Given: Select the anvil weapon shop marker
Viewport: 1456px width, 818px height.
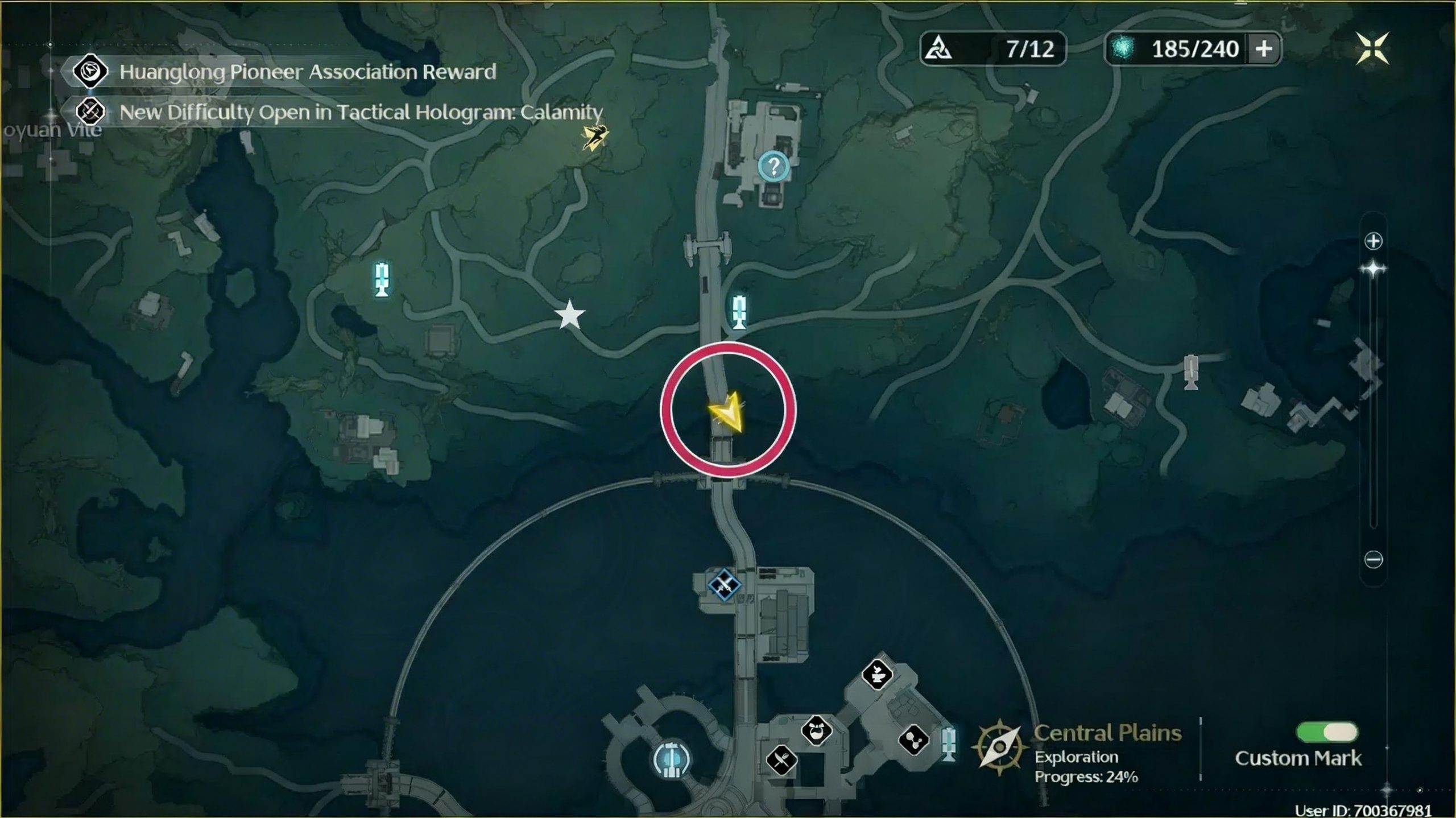Looking at the screenshot, I should click(x=876, y=675).
